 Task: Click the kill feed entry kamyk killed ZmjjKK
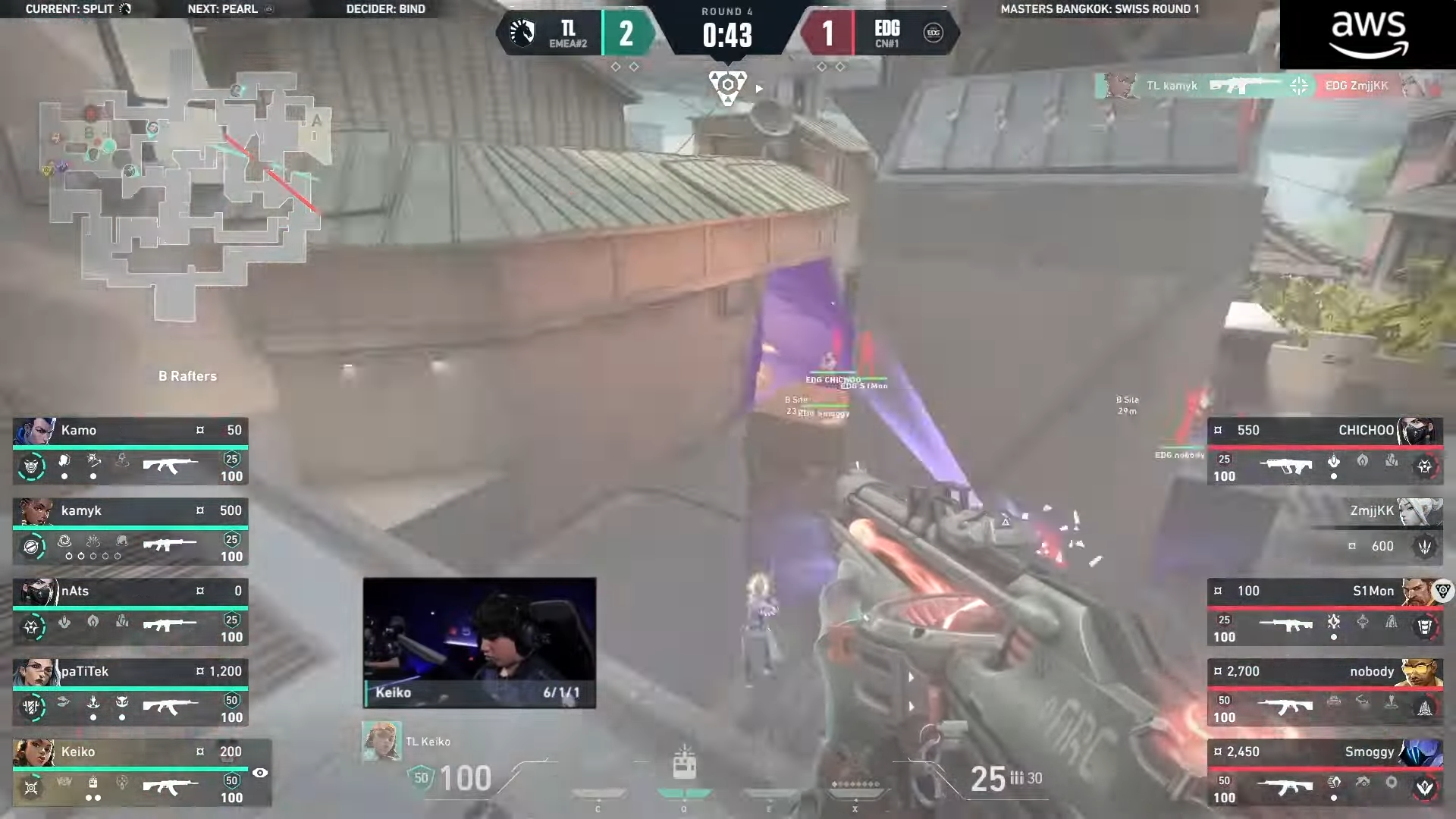(1268, 86)
